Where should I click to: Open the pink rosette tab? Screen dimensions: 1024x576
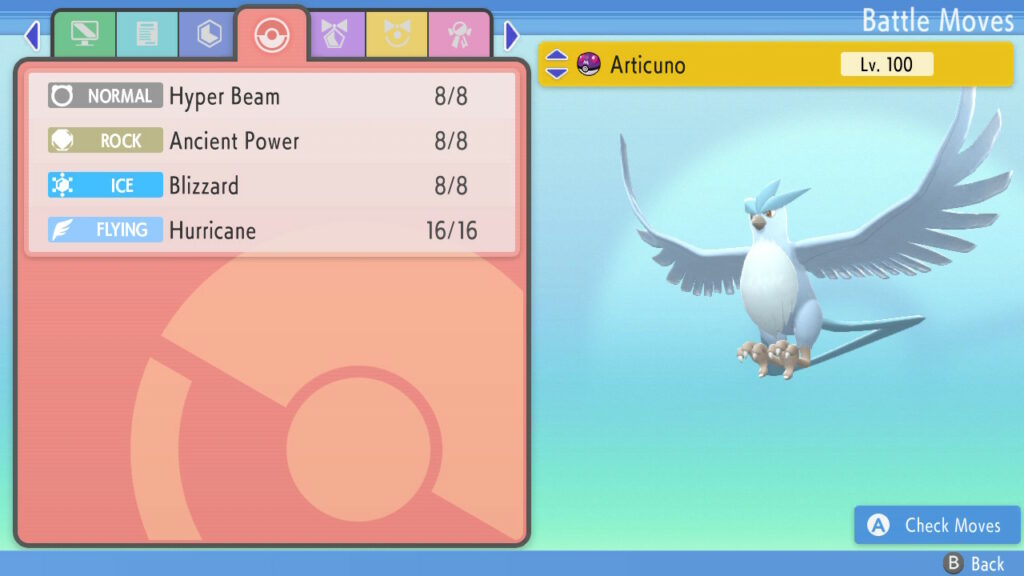(x=459, y=35)
